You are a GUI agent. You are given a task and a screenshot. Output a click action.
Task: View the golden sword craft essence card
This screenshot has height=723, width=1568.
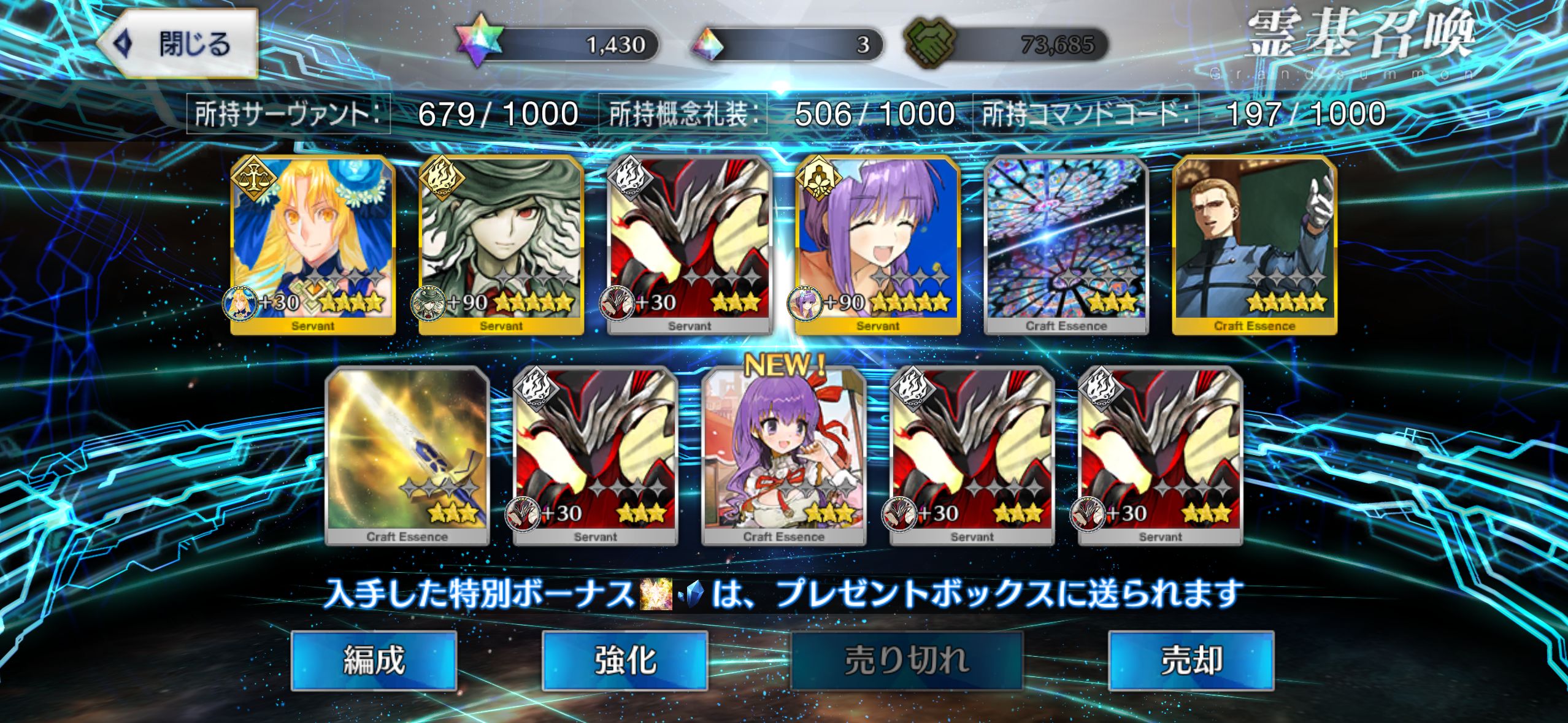(407, 455)
